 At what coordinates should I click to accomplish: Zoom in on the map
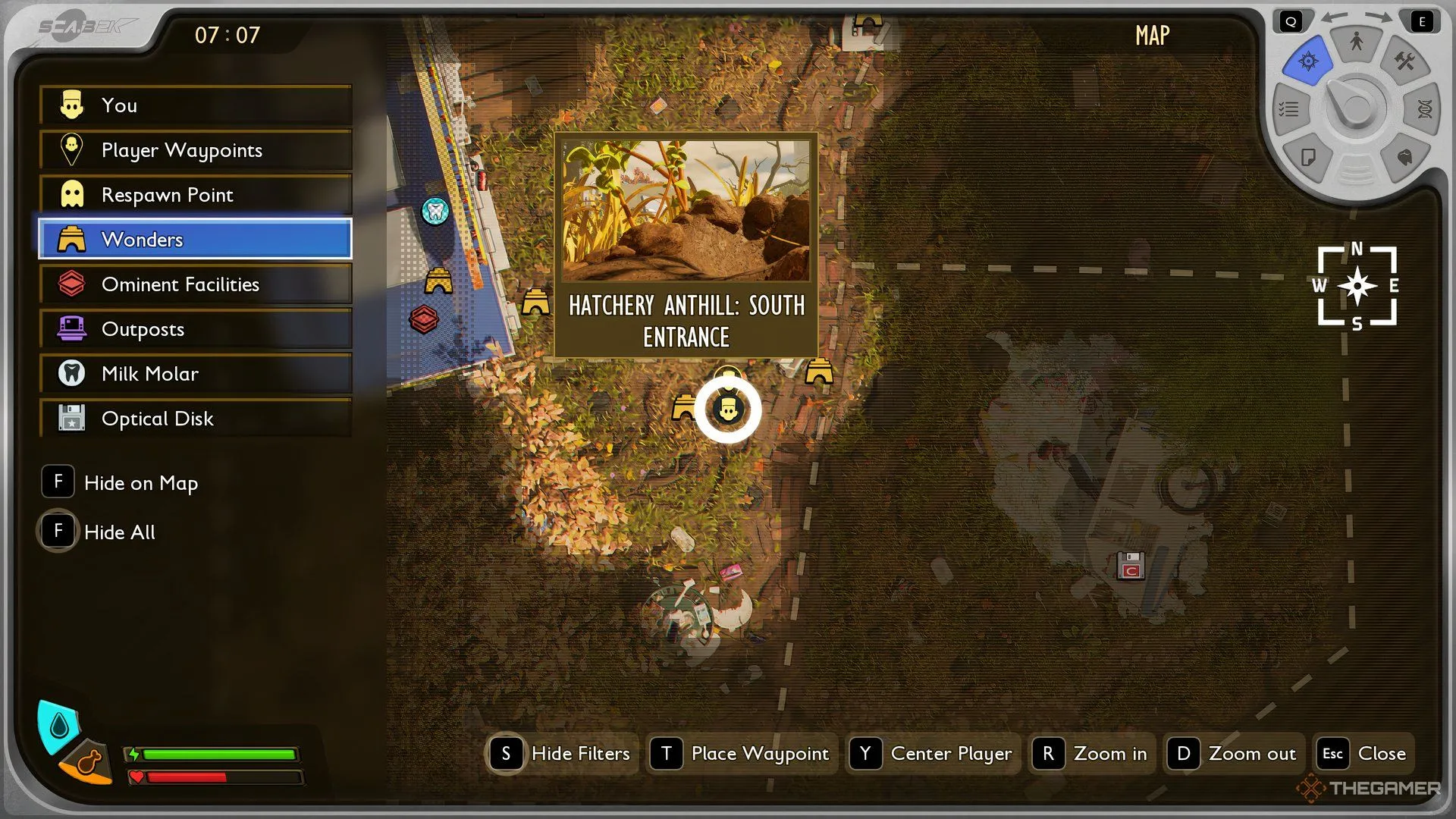pos(1090,754)
